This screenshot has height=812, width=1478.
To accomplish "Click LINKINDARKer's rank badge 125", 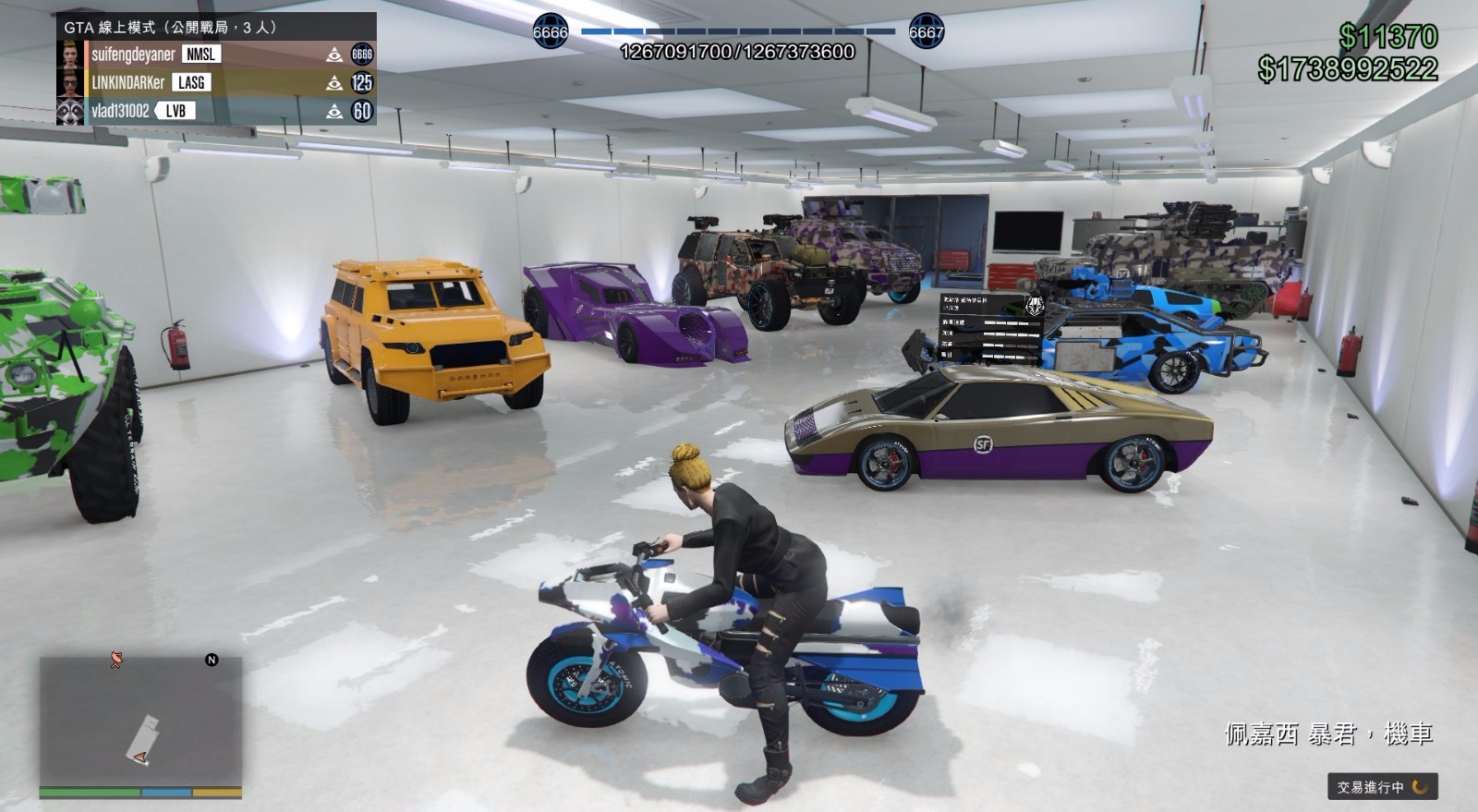I will [x=362, y=84].
